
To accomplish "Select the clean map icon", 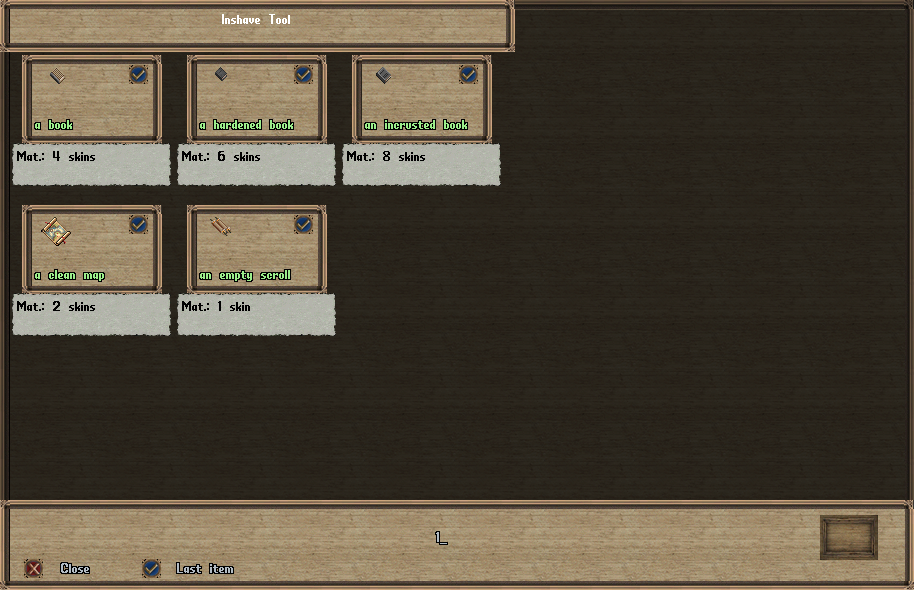I will 56,231.
